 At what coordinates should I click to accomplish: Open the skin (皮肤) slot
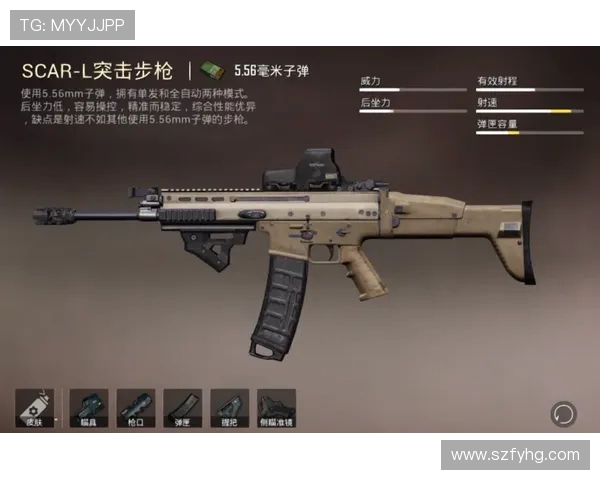[34, 408]
